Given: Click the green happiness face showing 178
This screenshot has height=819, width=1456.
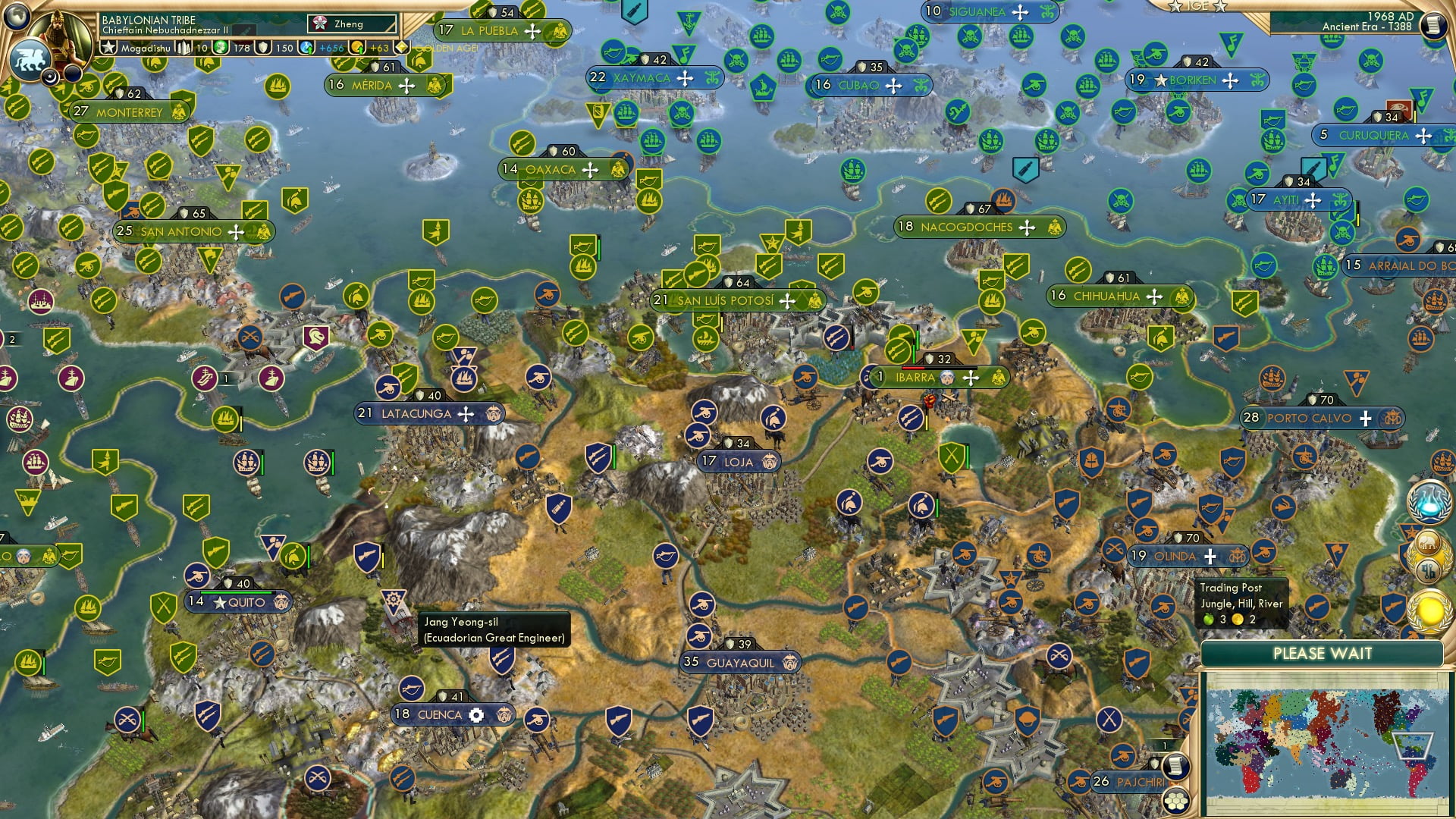Looking at the screenshot, I should (221, 48).
